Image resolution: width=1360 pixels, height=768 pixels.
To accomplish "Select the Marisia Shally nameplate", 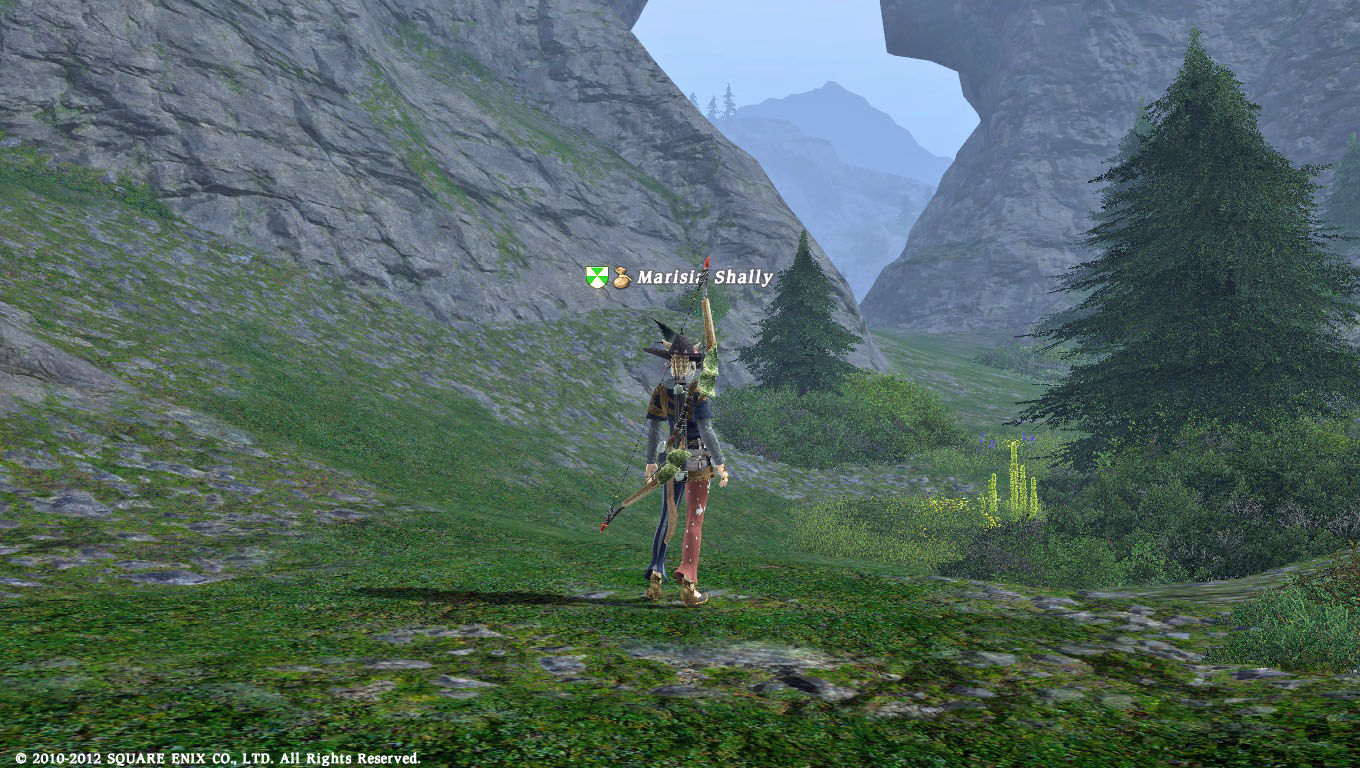I will [x=704, y=277].
